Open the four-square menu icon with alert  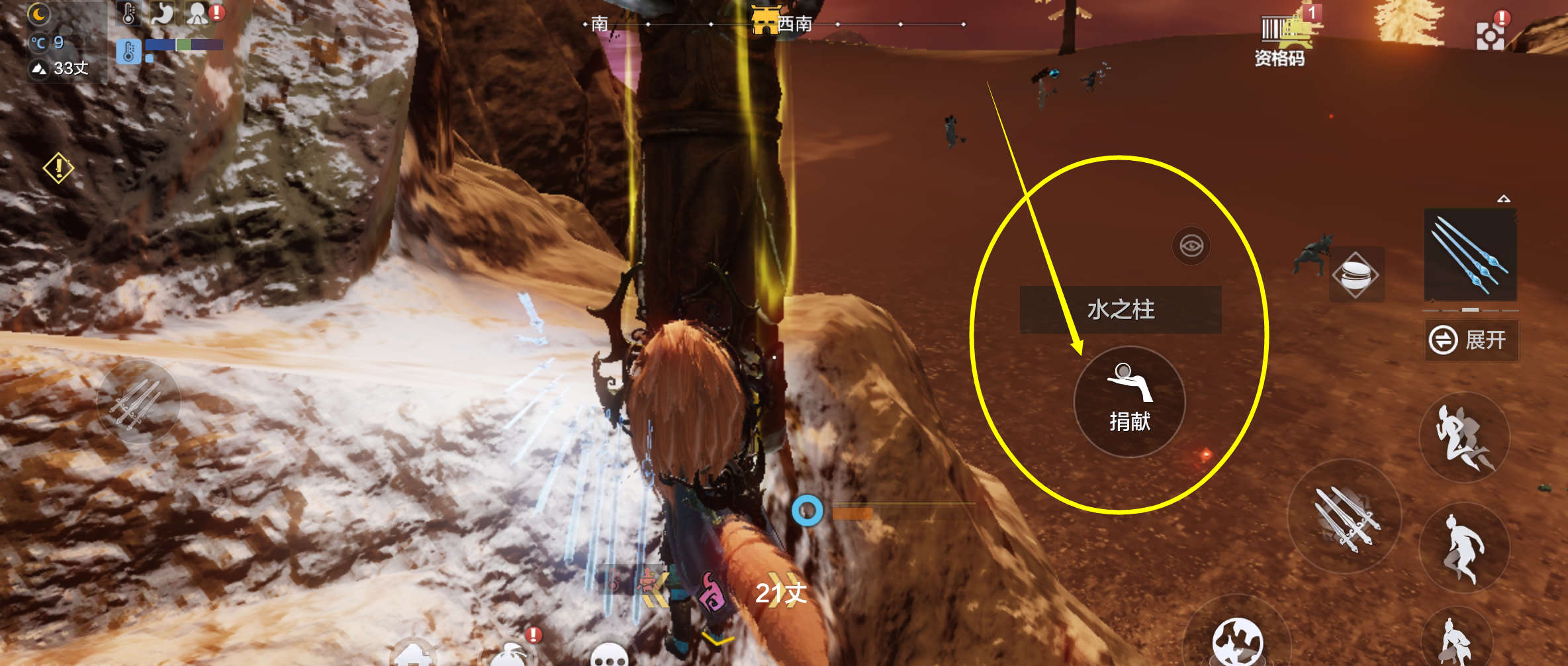(x=1490, y=34)
